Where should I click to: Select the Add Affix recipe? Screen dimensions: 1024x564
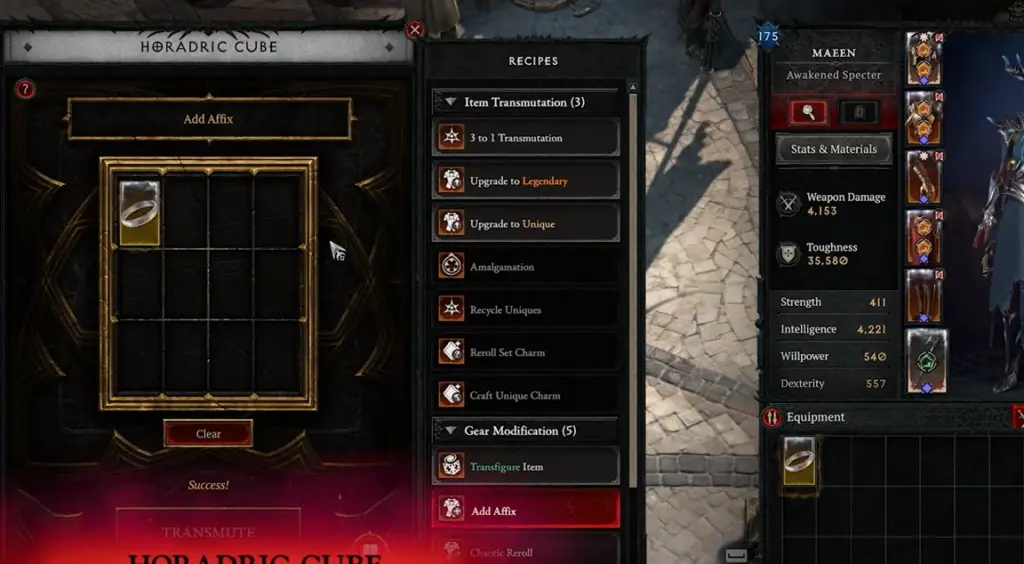[526, 511]
